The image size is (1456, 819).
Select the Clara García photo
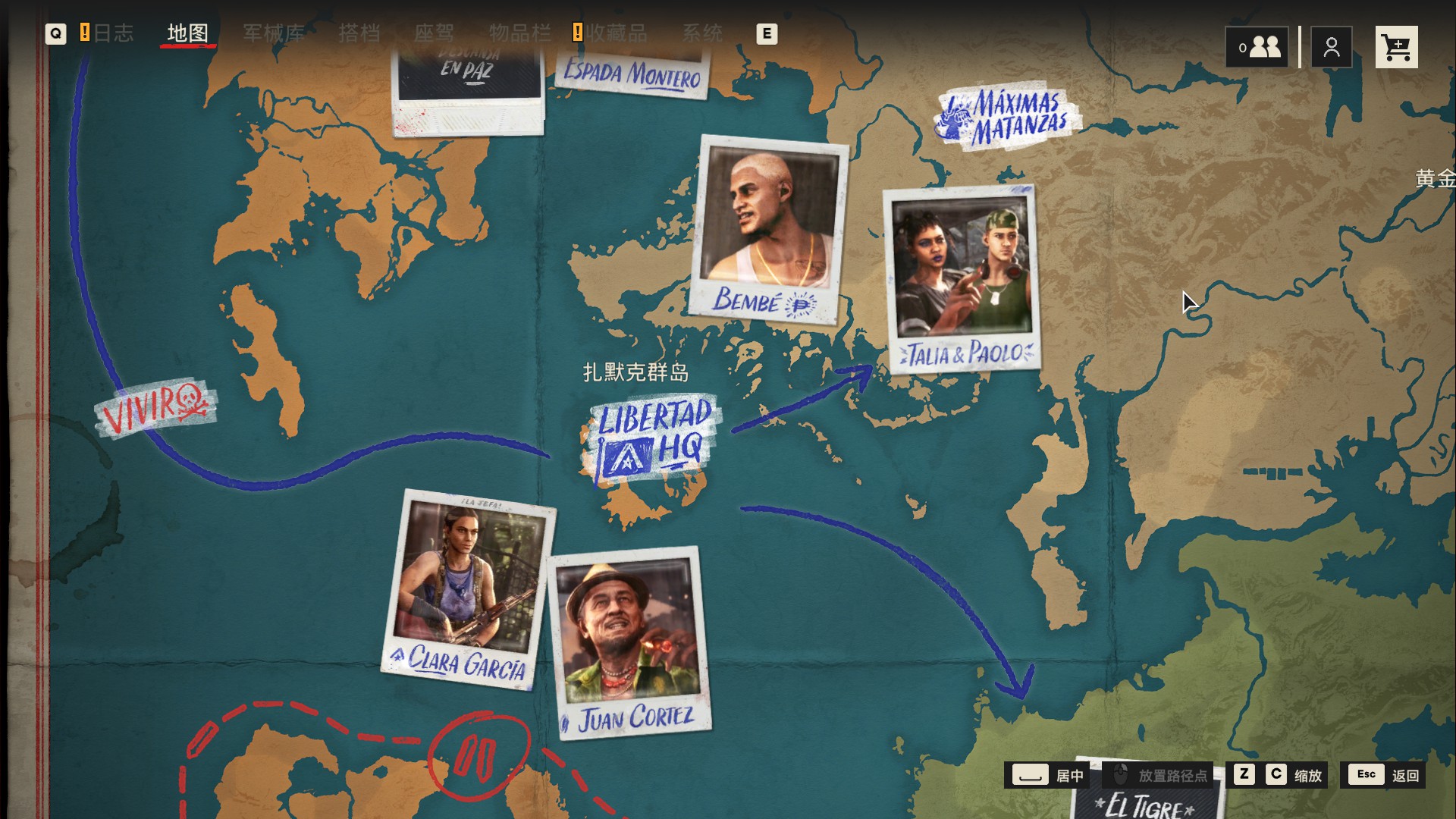click(x=467, y=588)
